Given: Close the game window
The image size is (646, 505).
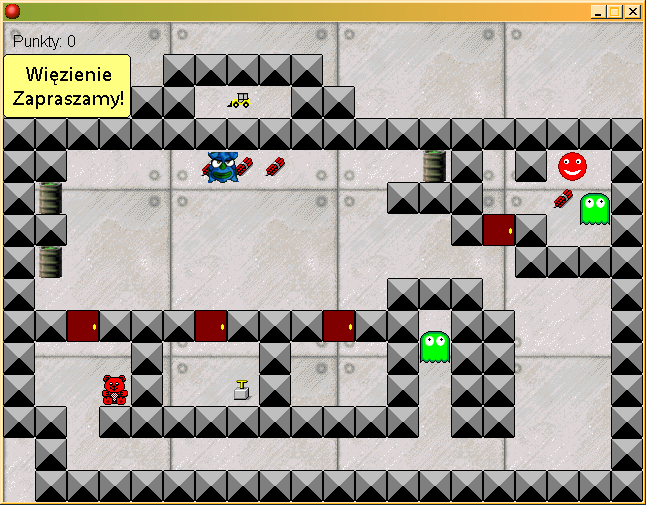Looking at the screenshot, I should 632,11.
